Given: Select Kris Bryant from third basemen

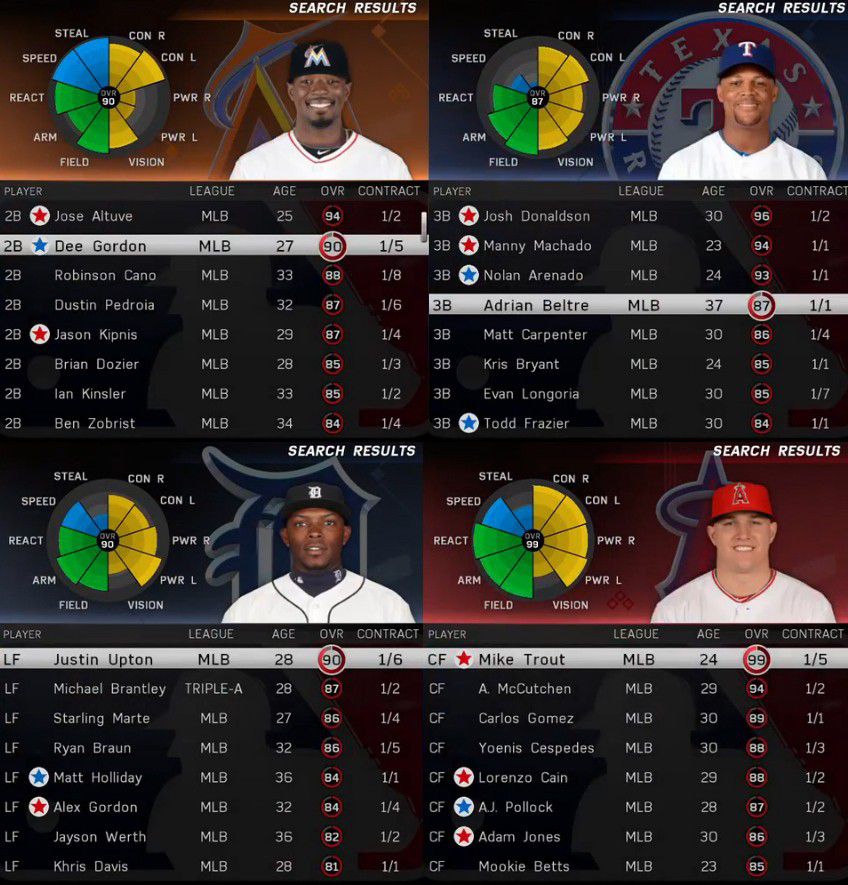Looking at the screenshot, I should pyautogui.click(x=521, y=364).
